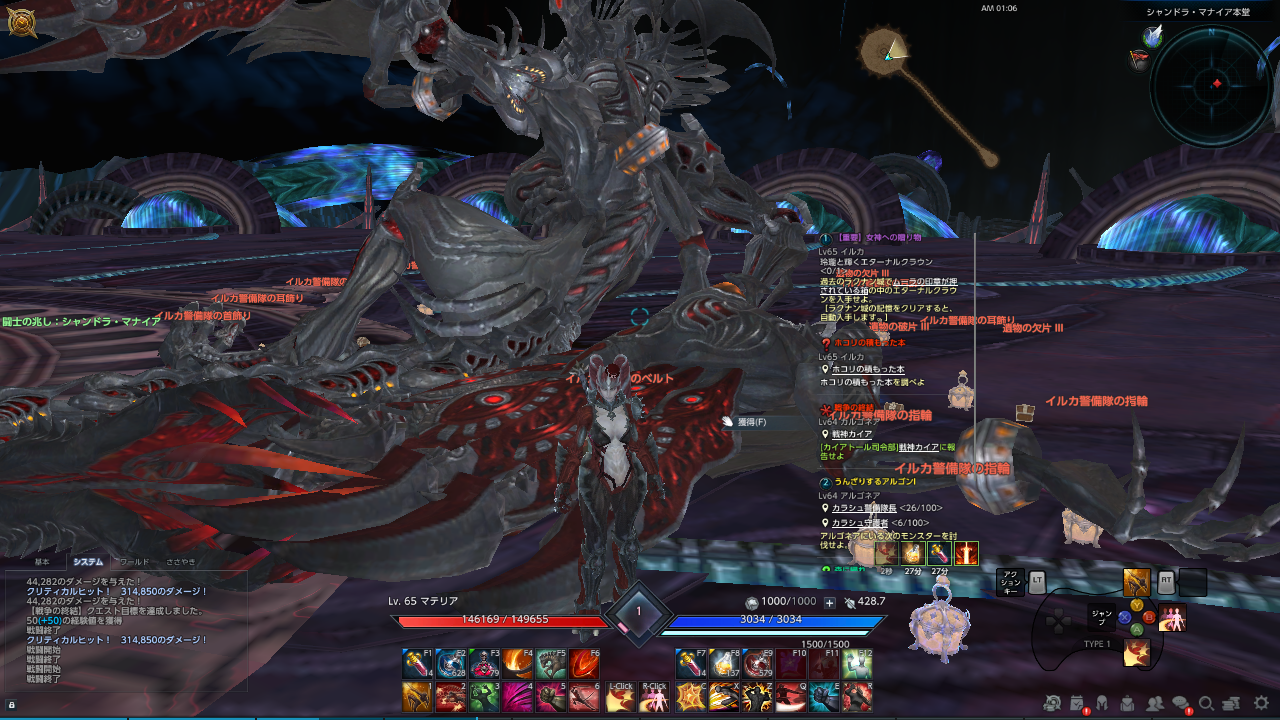The image size is (1280, 720).
Task: Open the ささやき whisper chat tab
Action: [181, 562]
